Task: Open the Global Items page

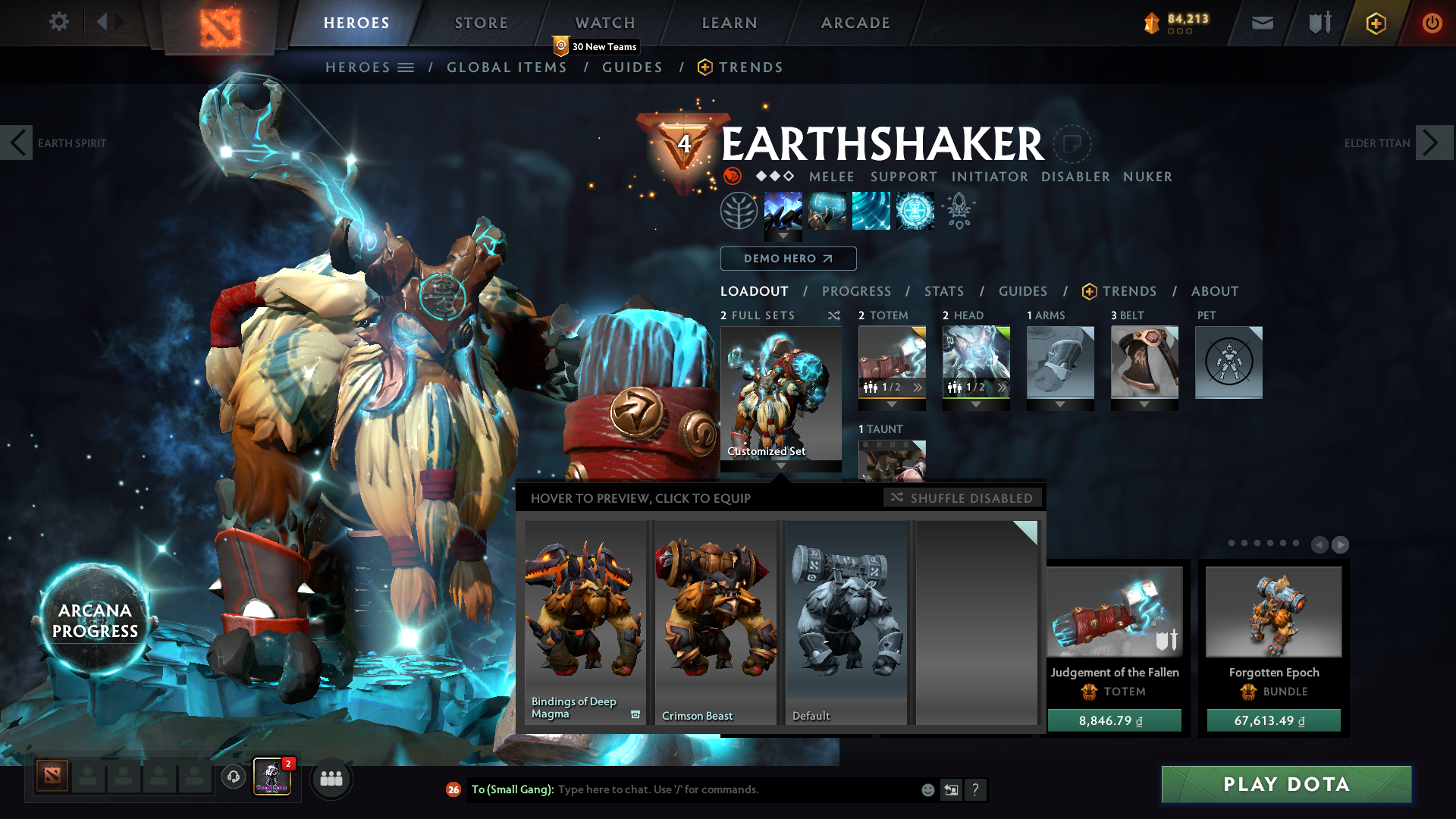Action: (x=507, y=67)
